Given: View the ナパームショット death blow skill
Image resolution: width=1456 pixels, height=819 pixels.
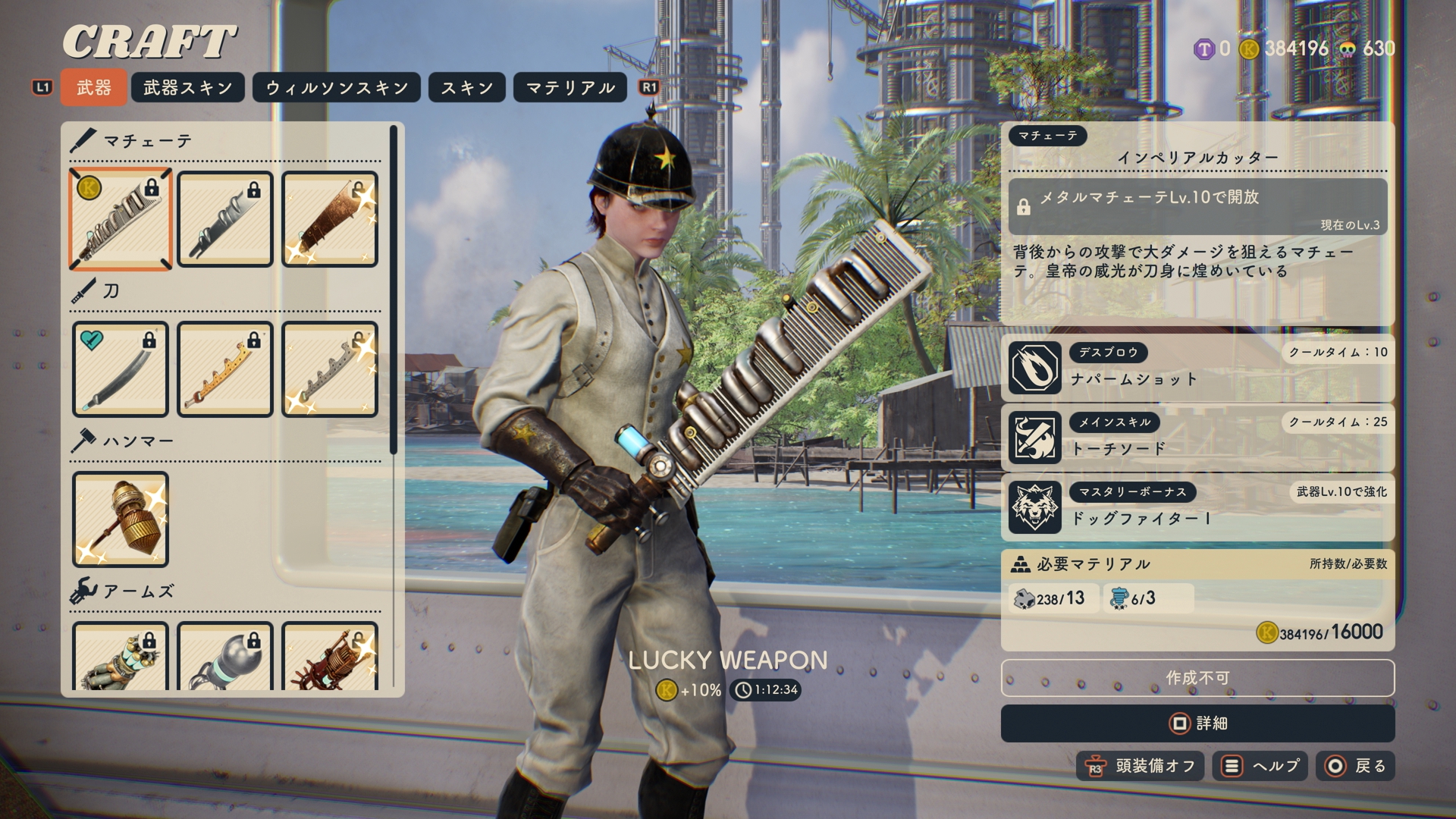Looking at the screenshot, I should pyautogui.click(x=1197, y=368).
